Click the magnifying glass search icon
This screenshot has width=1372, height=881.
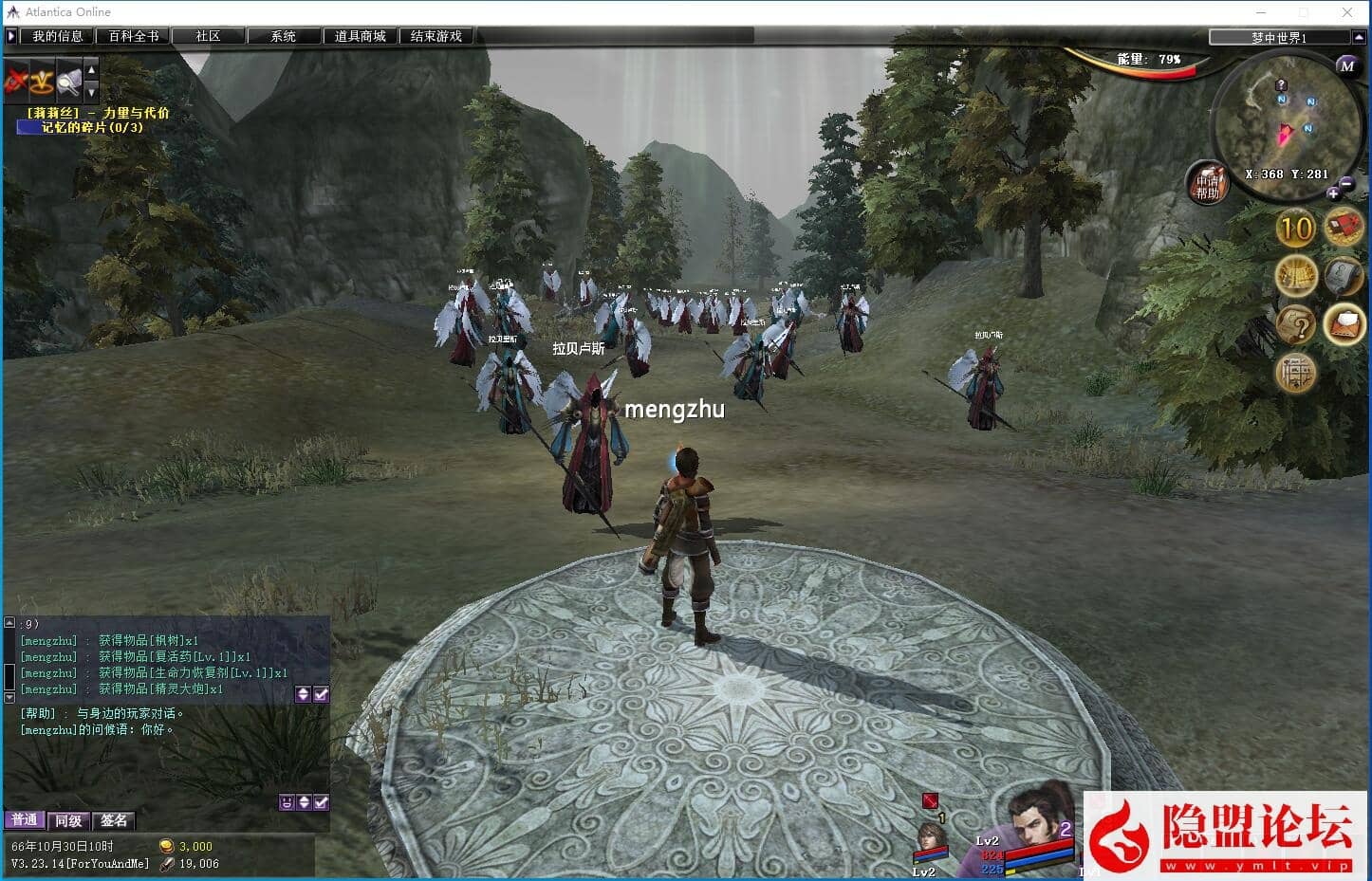click(x=68, y=83)
